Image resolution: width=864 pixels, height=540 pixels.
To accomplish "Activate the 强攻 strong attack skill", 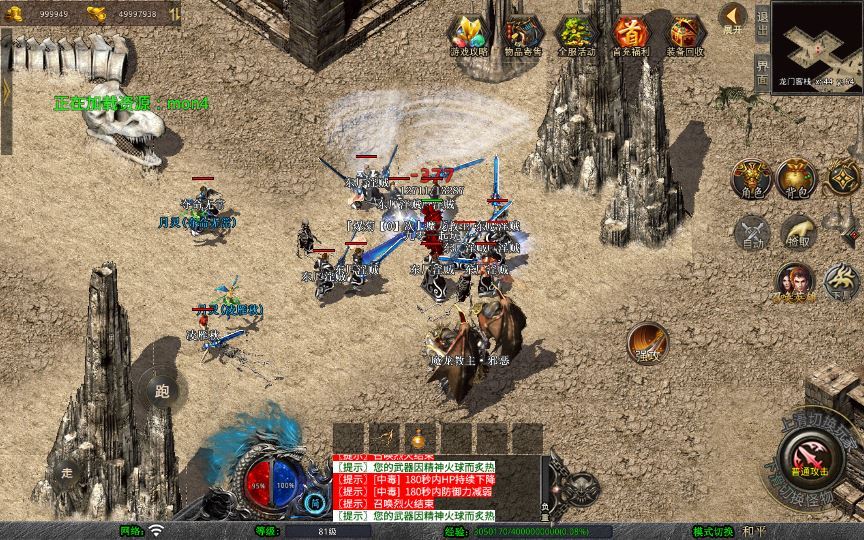I will point(647,341).
